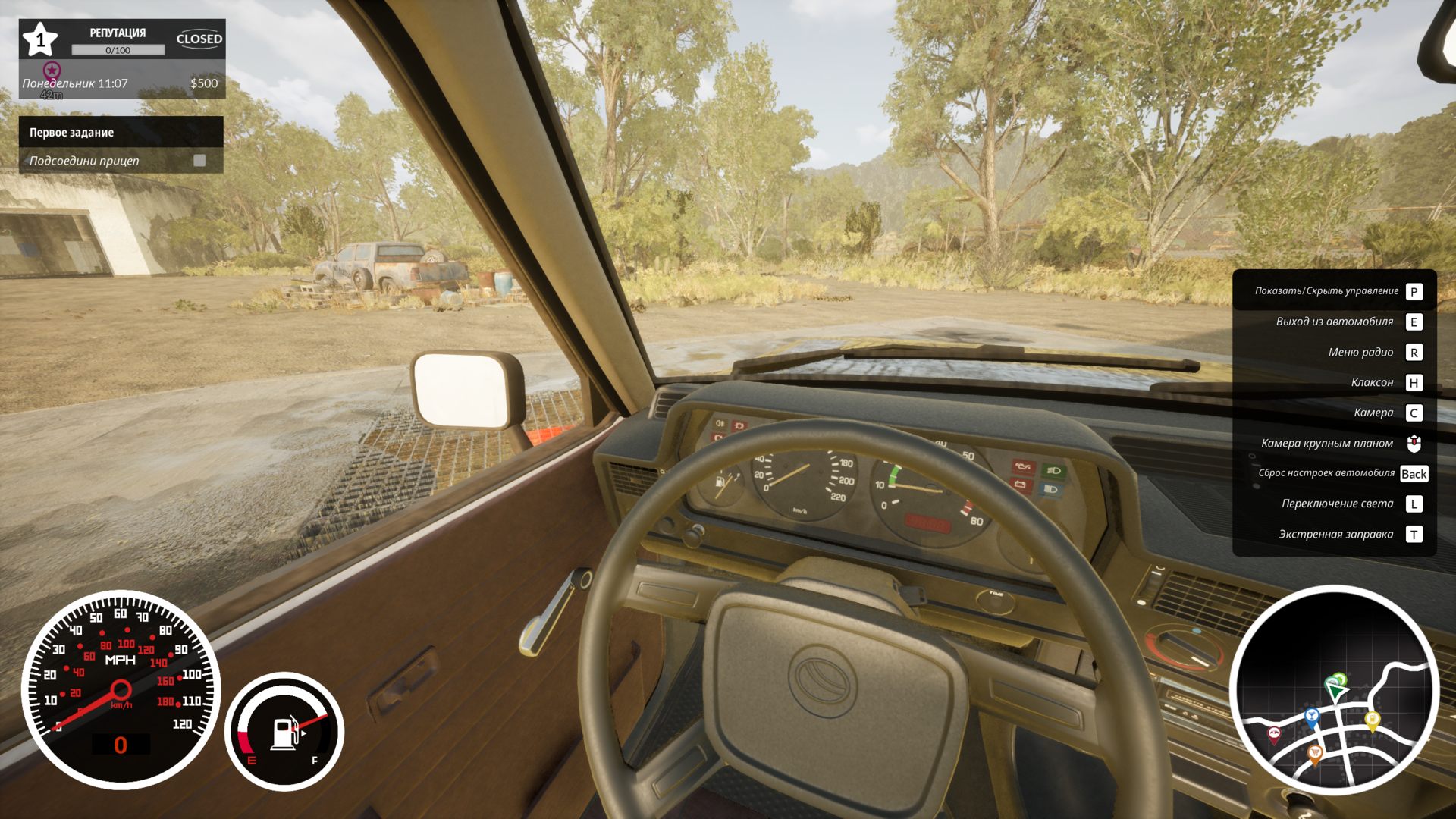This screenshot has width=1456, height=819.
Task: Select the 'Переключение света' control entry
Action: click(x=1338, y=504)
